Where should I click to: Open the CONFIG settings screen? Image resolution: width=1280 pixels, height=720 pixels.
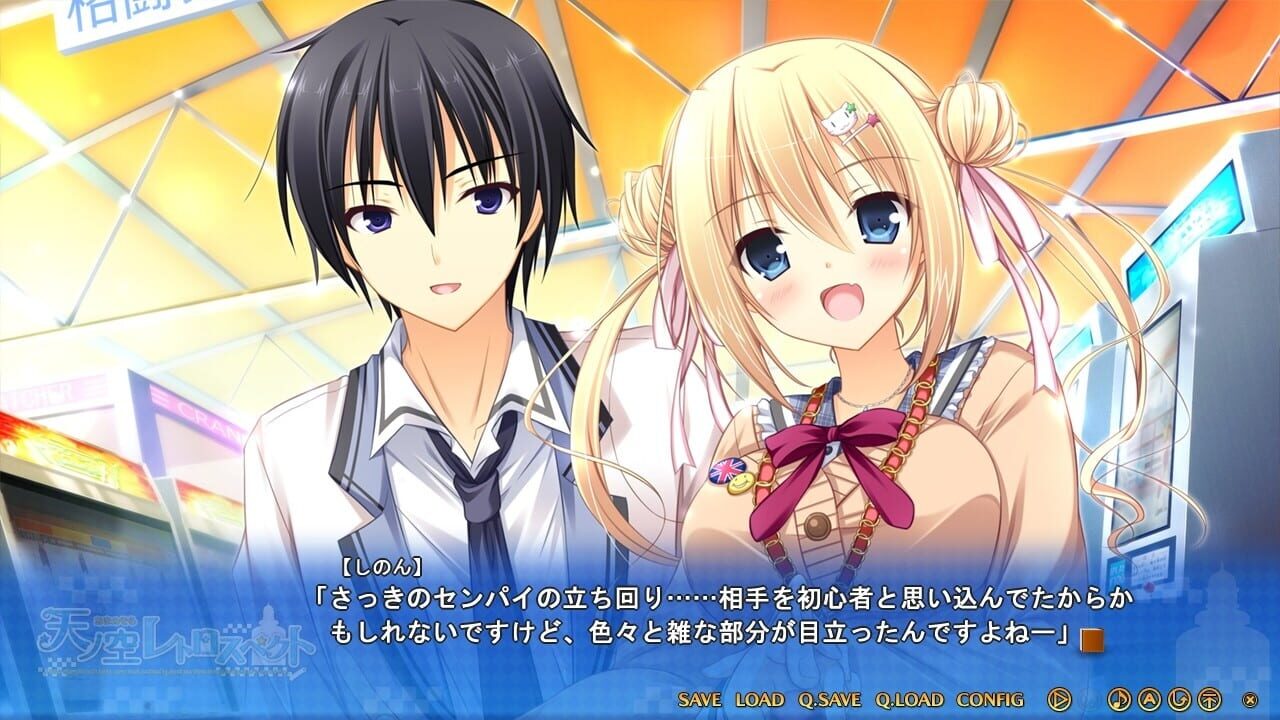(990, 699)
